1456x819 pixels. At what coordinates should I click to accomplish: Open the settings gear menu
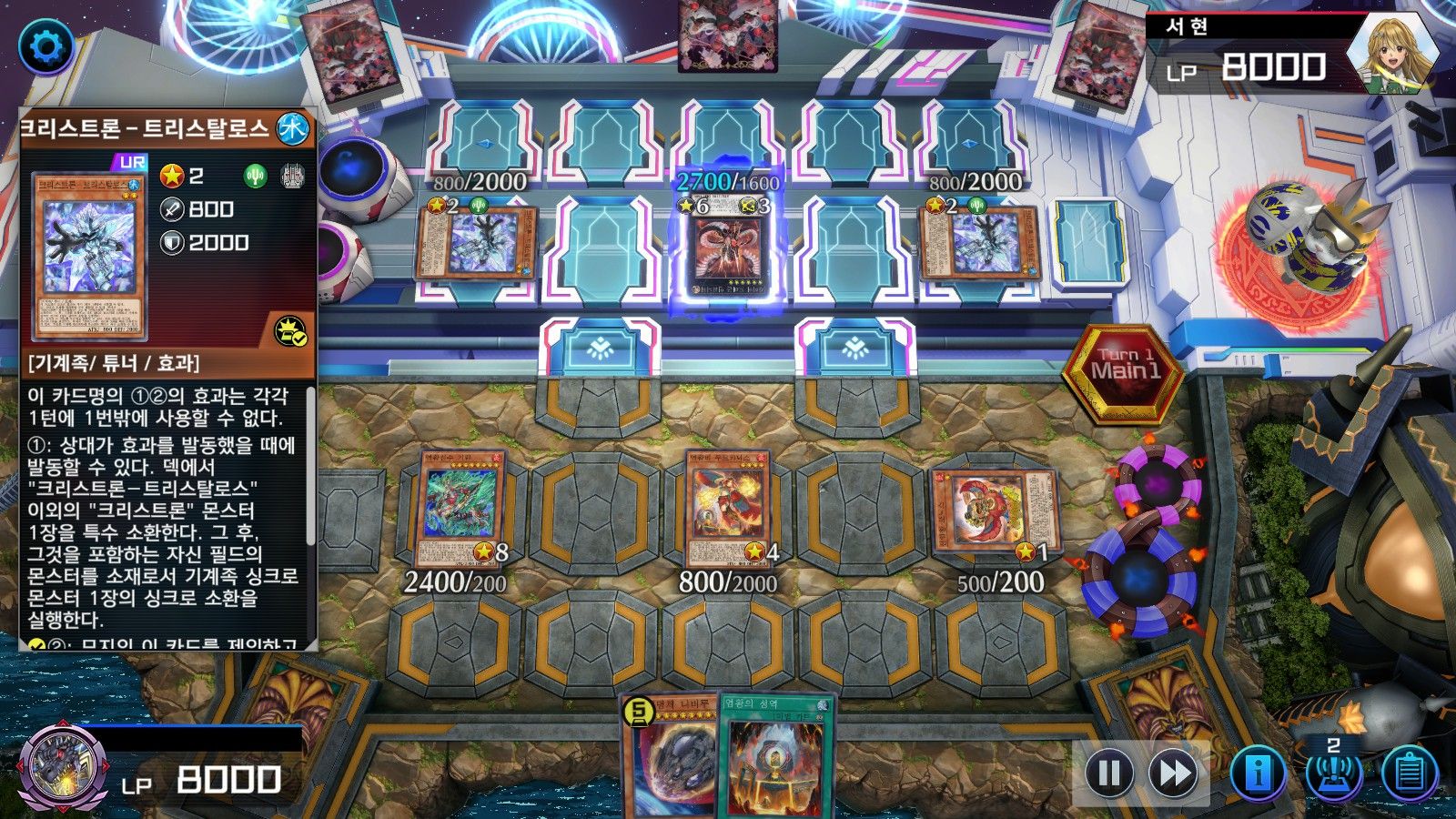(x=45, y=45)
